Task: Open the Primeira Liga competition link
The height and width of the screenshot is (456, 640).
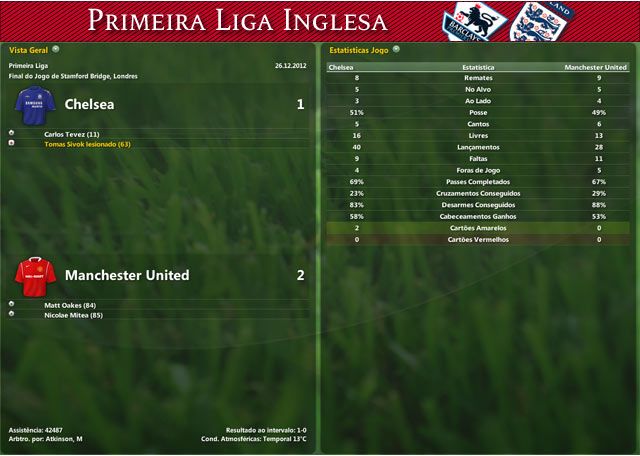Action: coord(28,66)
